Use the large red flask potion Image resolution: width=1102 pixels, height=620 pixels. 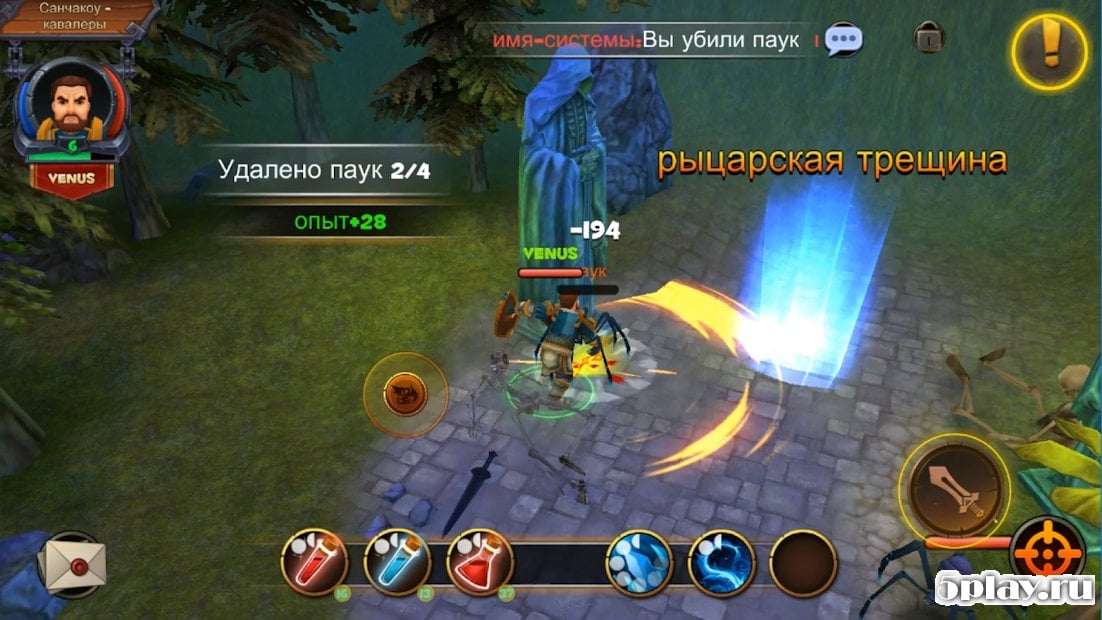click(479, 563)
